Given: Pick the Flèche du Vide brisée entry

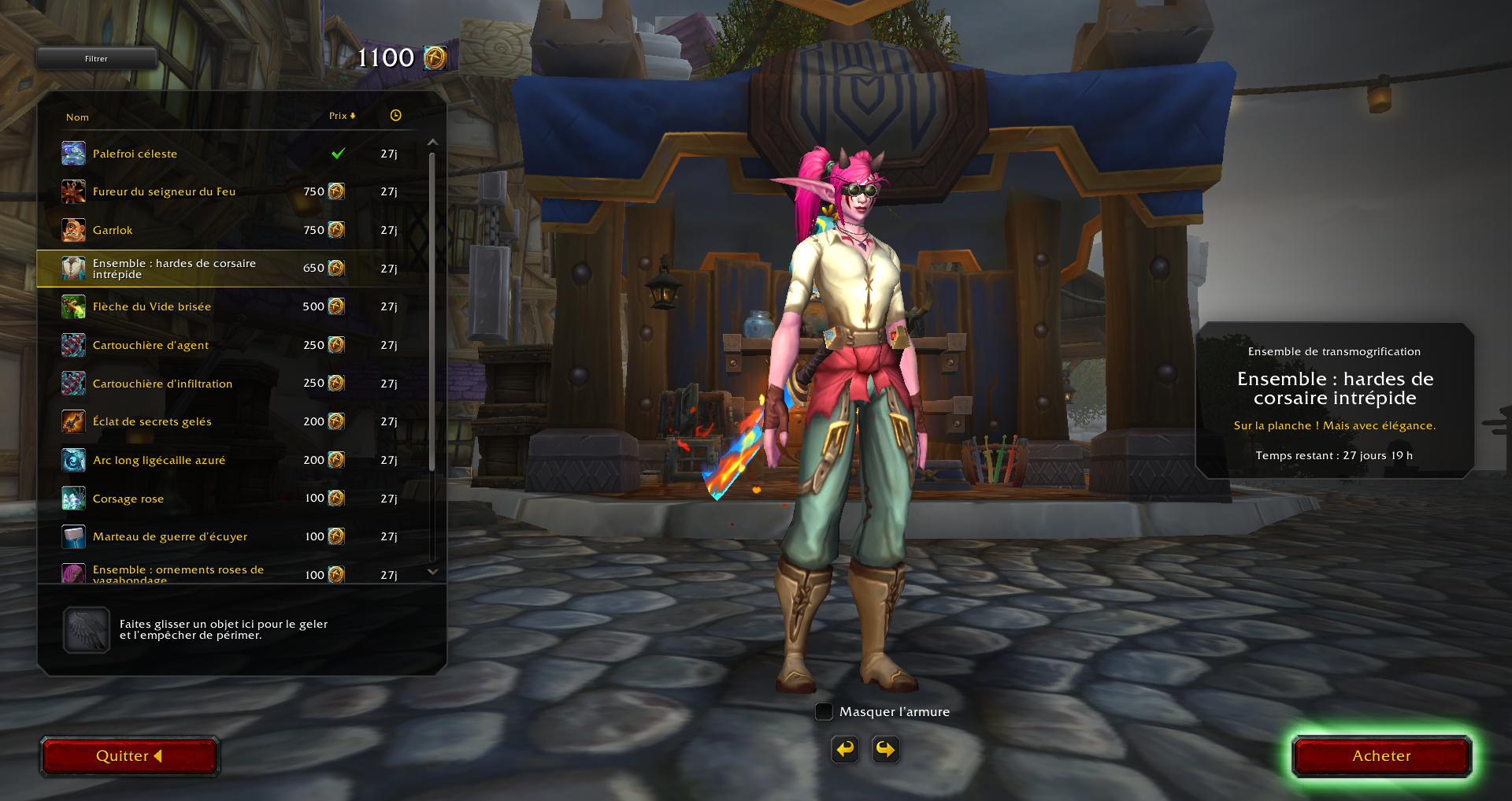Looking at the screenshot, I should click(x=152, y=306).
